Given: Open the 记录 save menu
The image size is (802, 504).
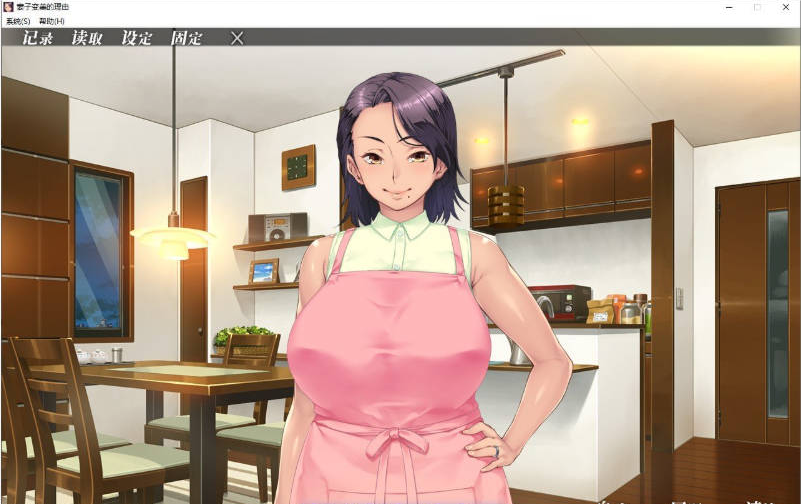Looking at the screenshot, I should [38, 39].
